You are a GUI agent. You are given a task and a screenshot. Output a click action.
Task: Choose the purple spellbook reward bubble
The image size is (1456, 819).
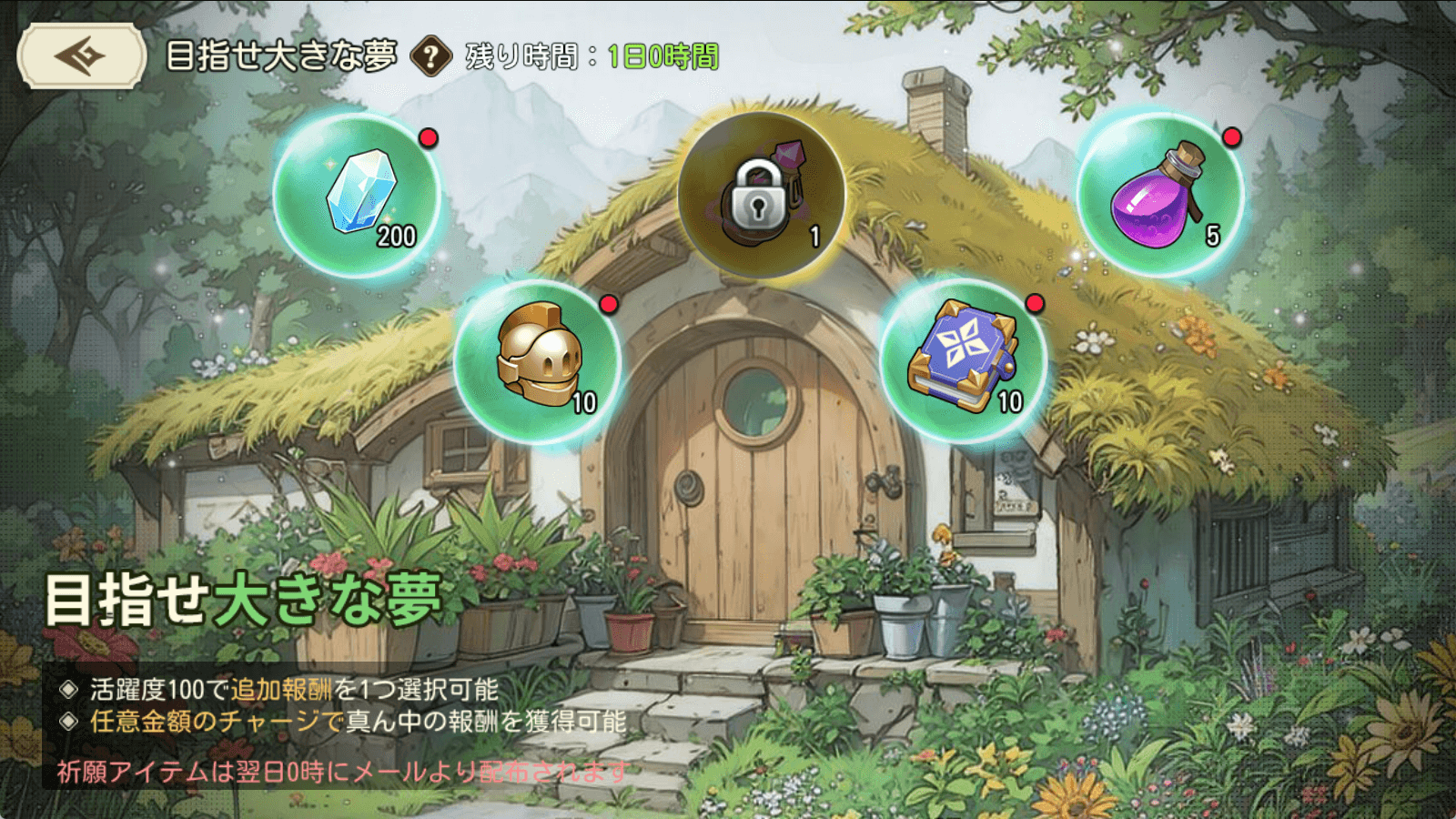tap(964, 361)
